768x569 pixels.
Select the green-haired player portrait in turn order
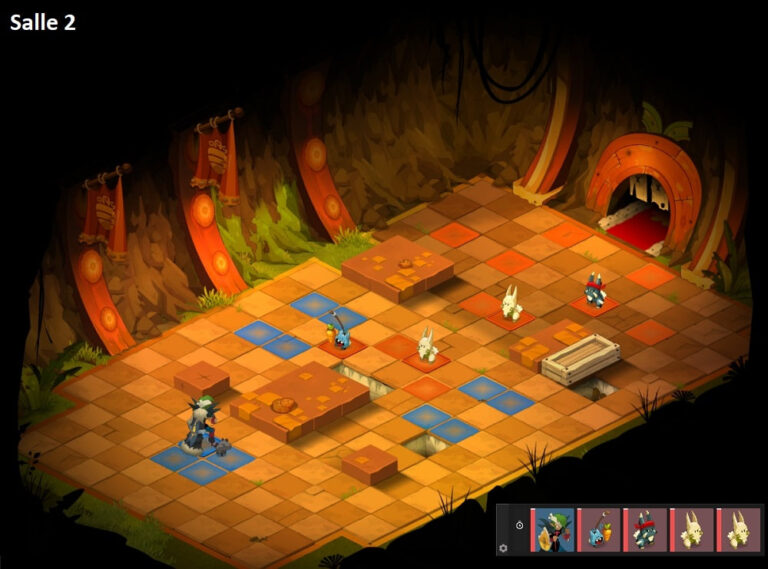pos(554,529)
